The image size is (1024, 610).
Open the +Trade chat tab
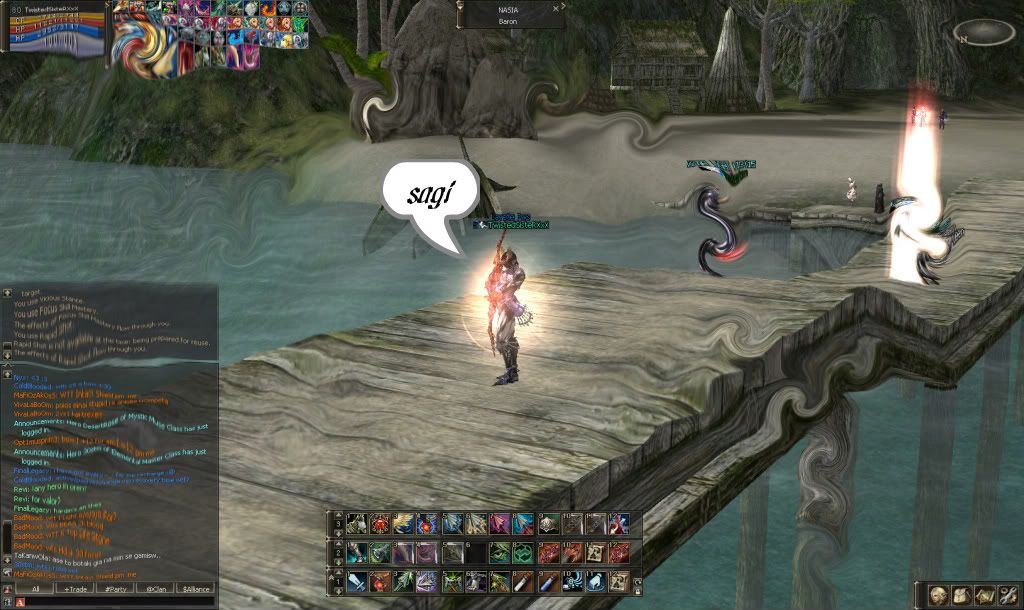(x=75, y=589)
